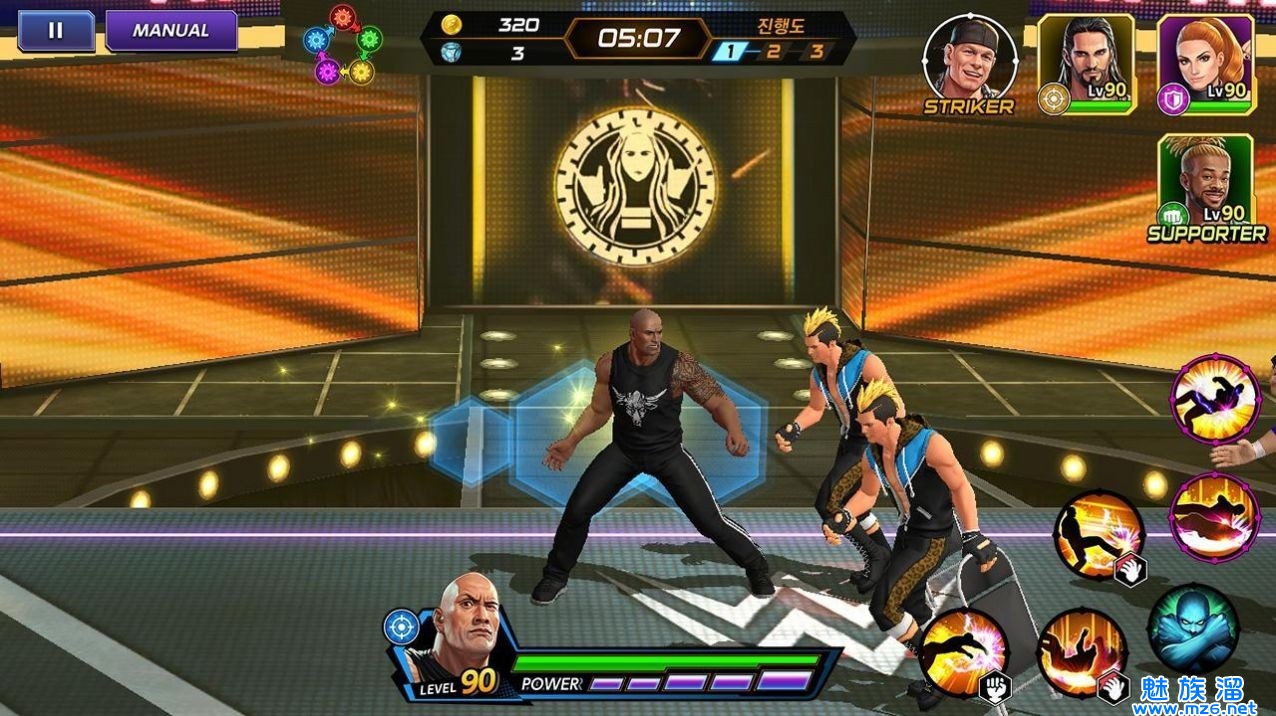Use the purple-ringed ground slam skill

point(1215,517)
